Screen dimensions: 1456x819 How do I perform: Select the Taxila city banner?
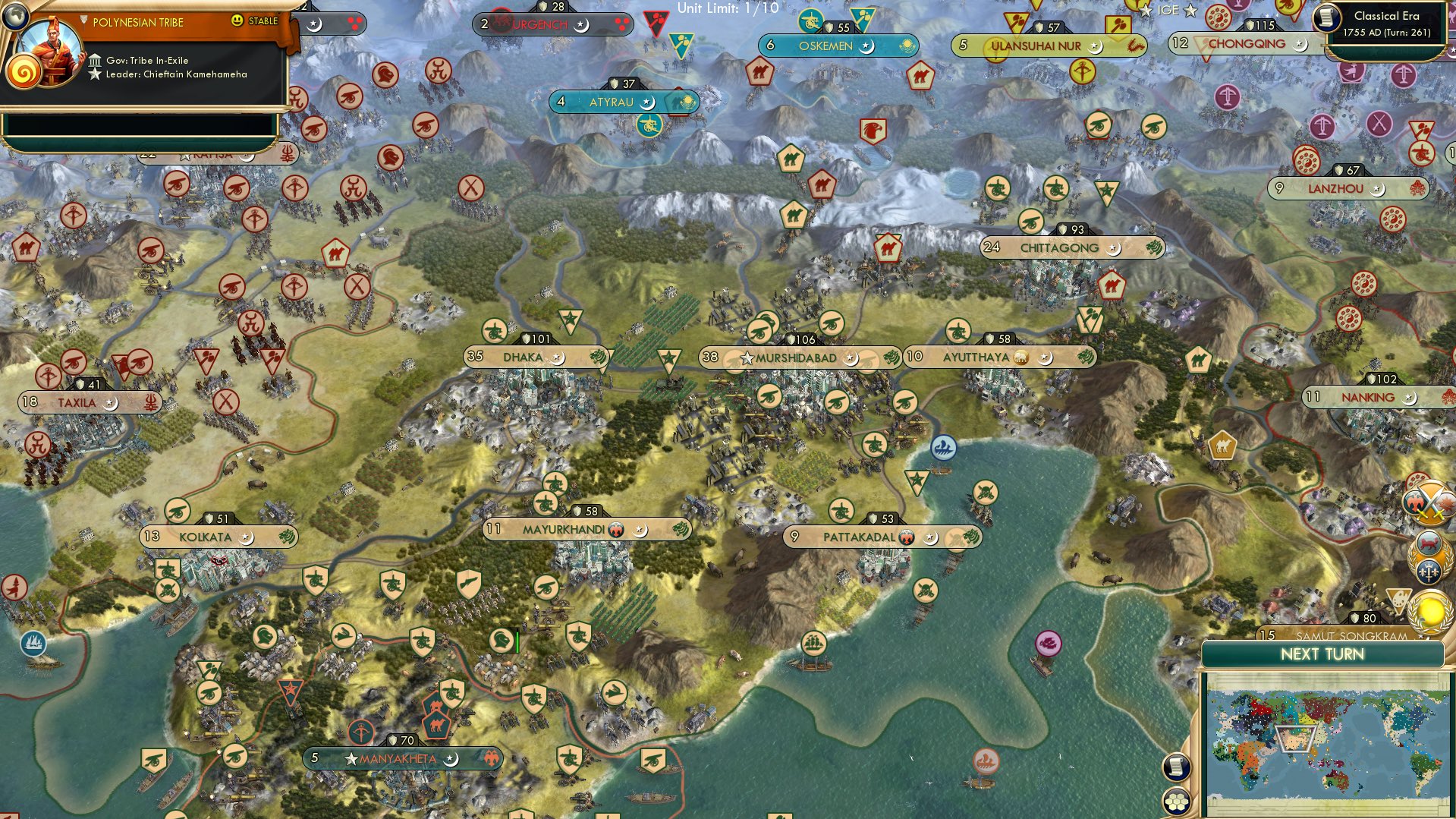[76, 403]
